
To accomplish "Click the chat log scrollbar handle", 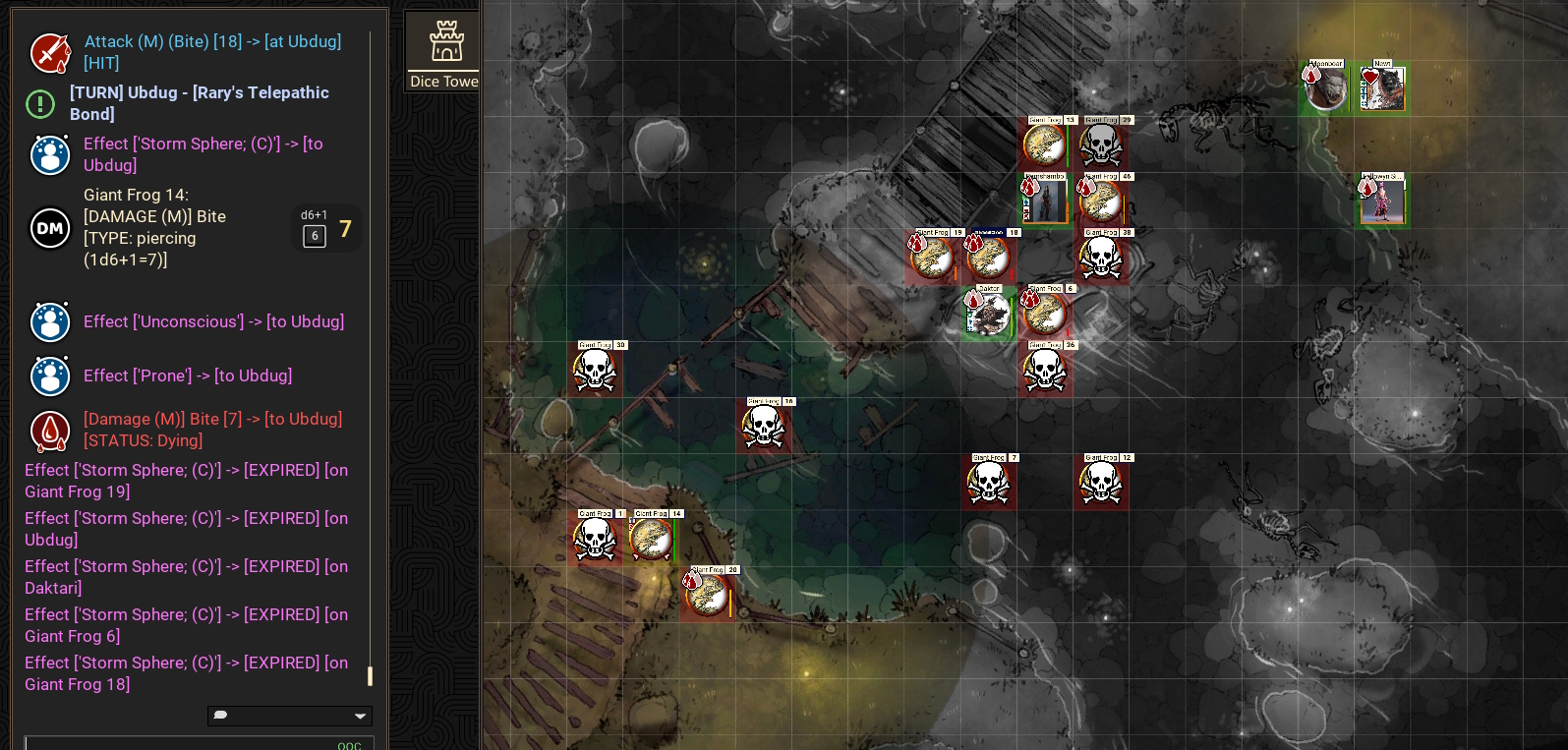I will [x=370, y=675].
